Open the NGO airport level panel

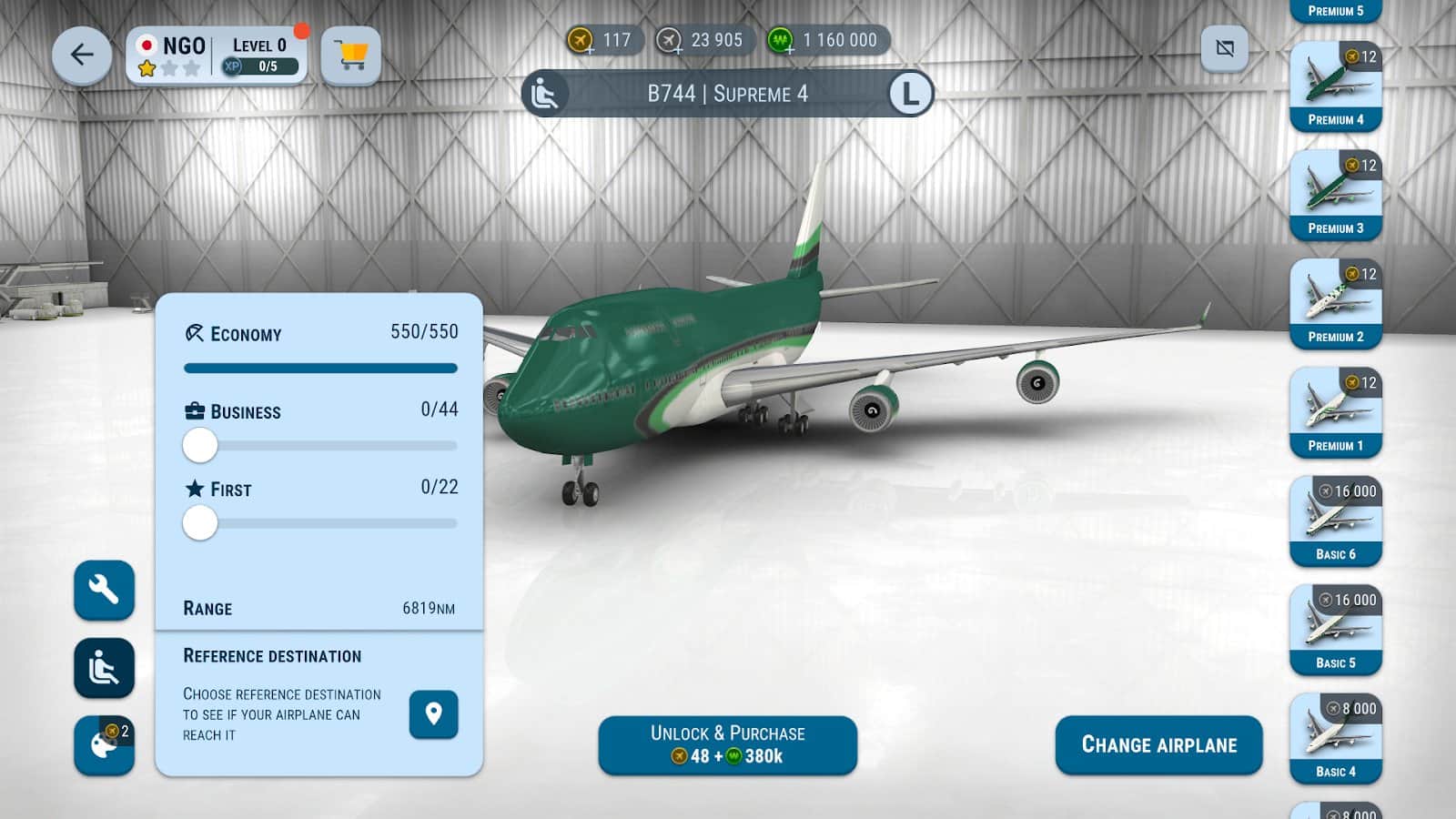(217, 56)
